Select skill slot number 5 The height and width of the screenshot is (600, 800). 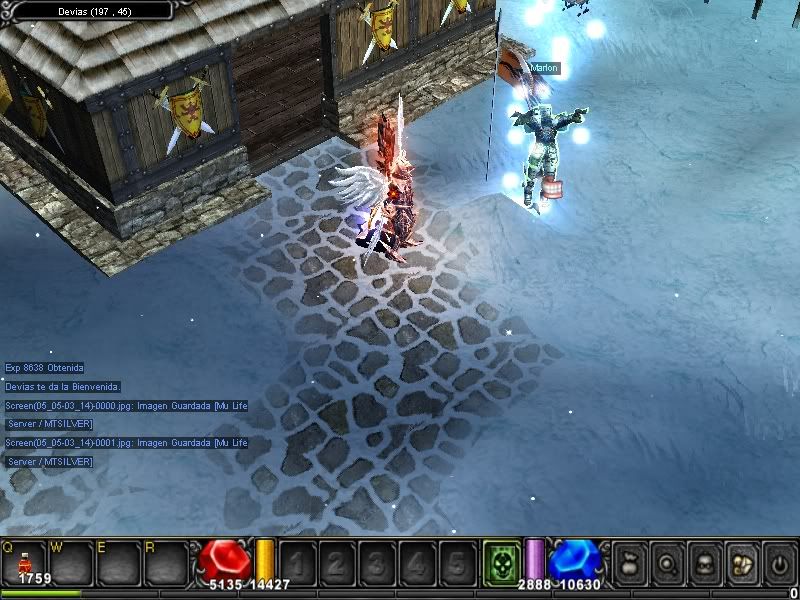click(456, 563)
